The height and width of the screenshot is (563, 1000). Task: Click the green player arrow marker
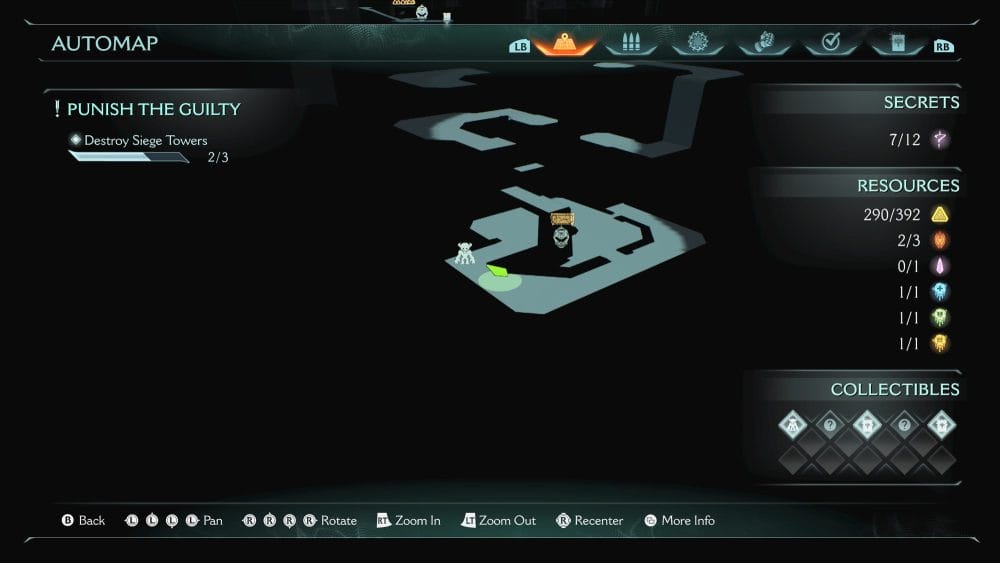coord(497,270)
